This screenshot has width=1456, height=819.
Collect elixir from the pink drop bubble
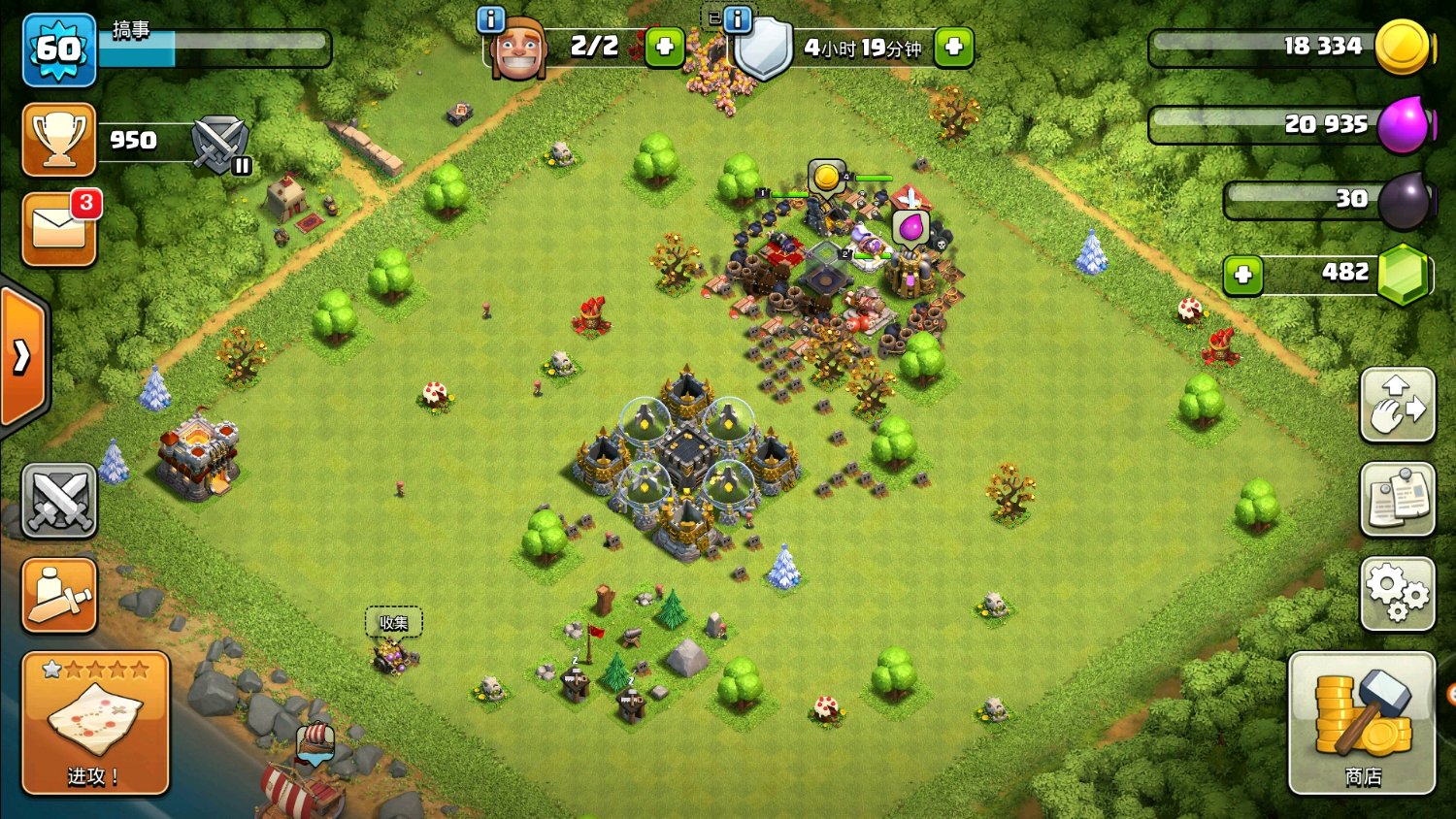click(910, 229)
